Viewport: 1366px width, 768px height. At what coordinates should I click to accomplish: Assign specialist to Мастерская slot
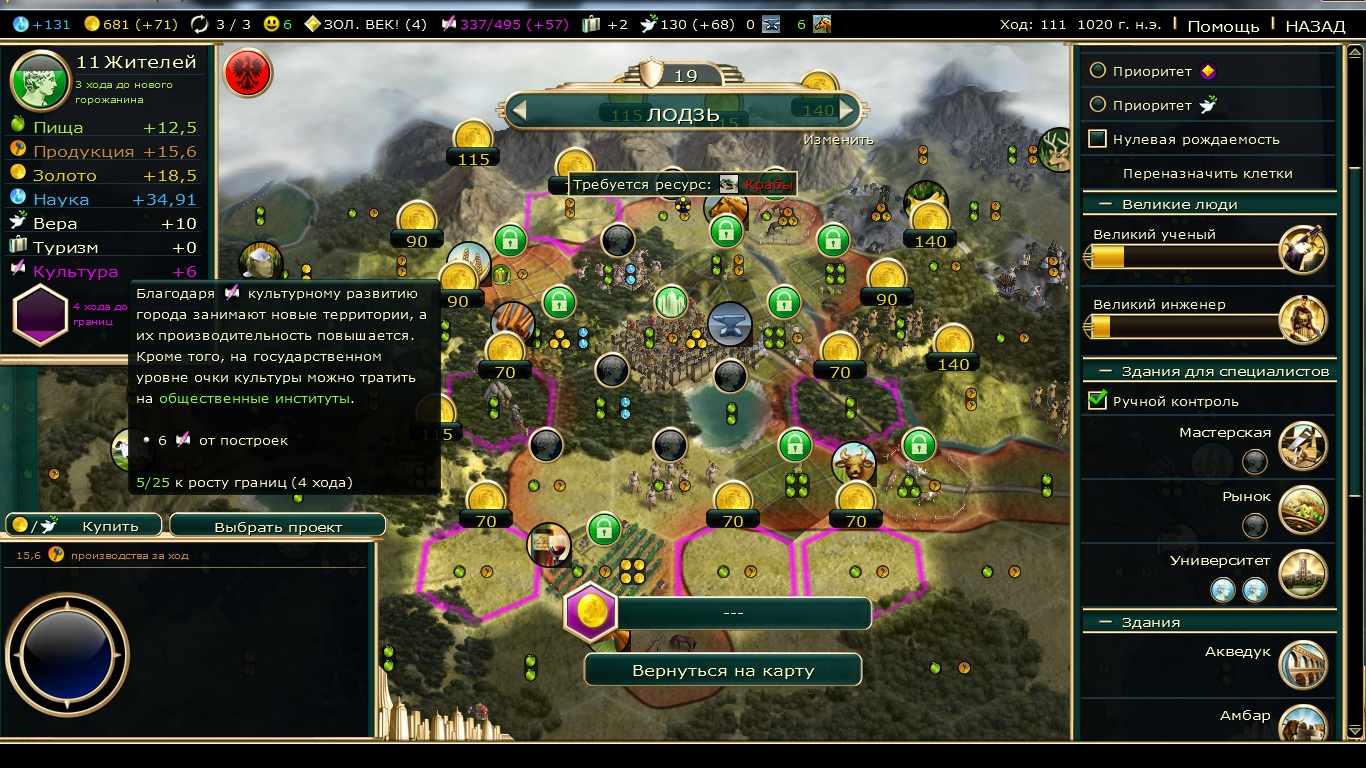coord(1254,461)
